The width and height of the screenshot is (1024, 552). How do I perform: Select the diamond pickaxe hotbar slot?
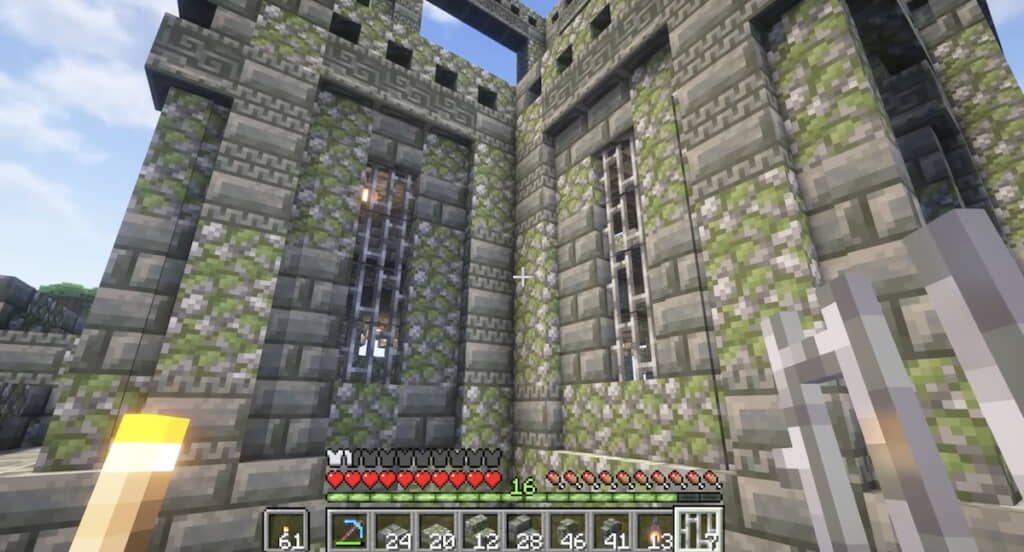[350, 530]
